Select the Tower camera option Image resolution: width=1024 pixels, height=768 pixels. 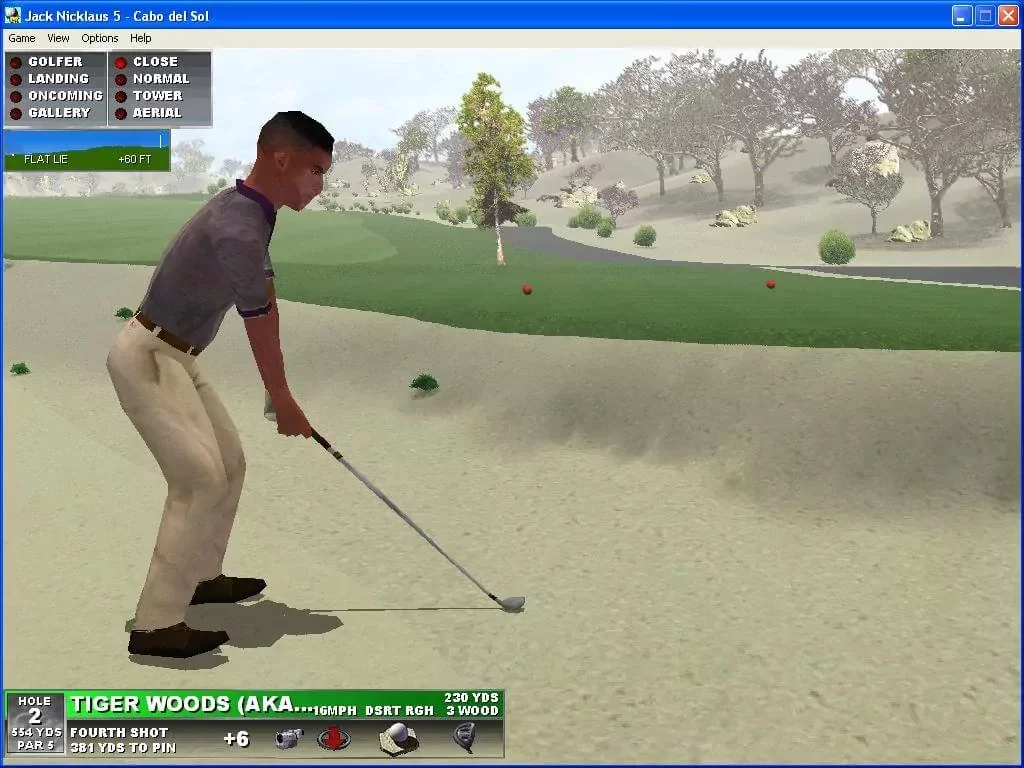point(157,96)
